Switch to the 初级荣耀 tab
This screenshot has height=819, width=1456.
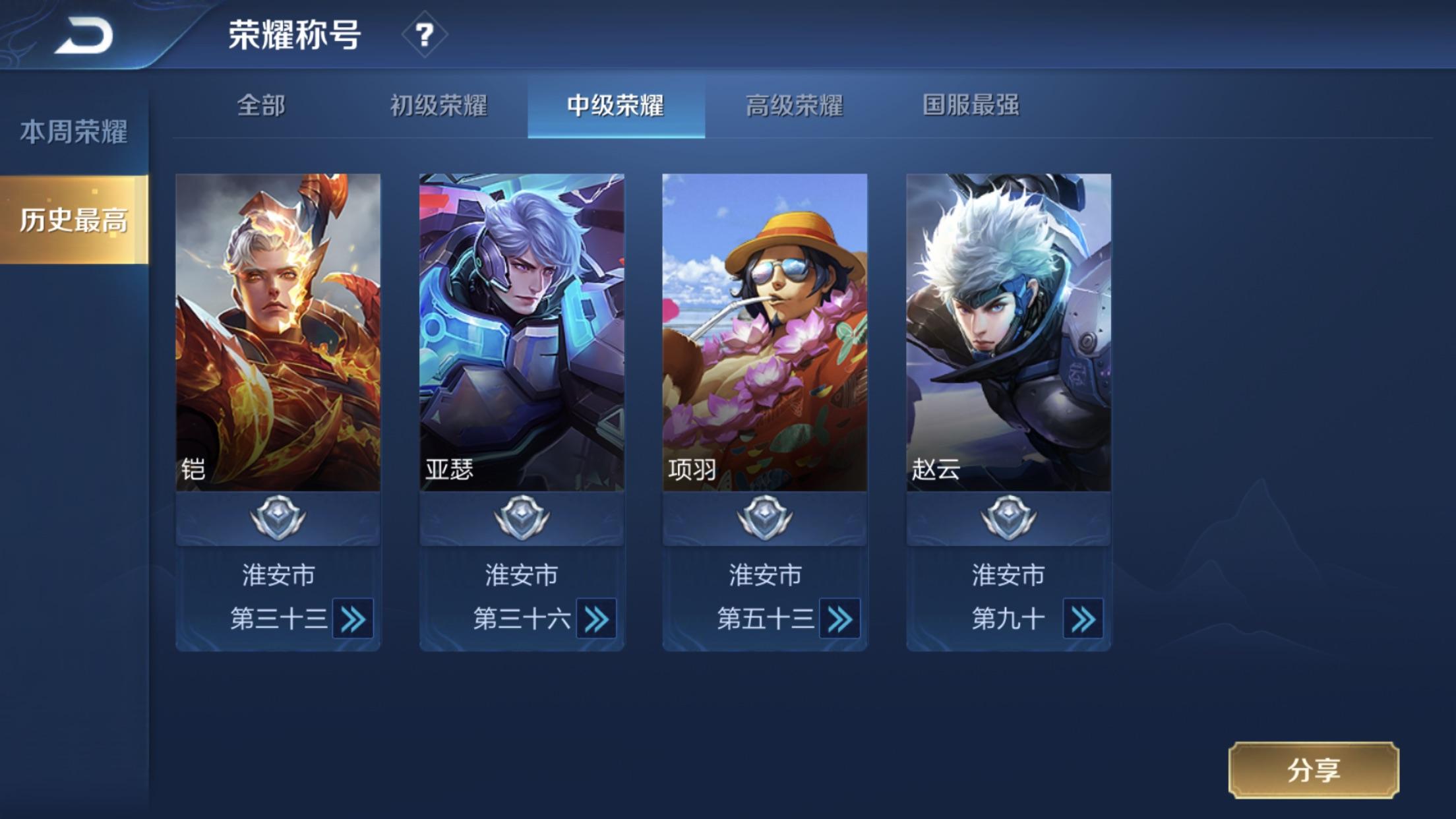click(439, 106)
